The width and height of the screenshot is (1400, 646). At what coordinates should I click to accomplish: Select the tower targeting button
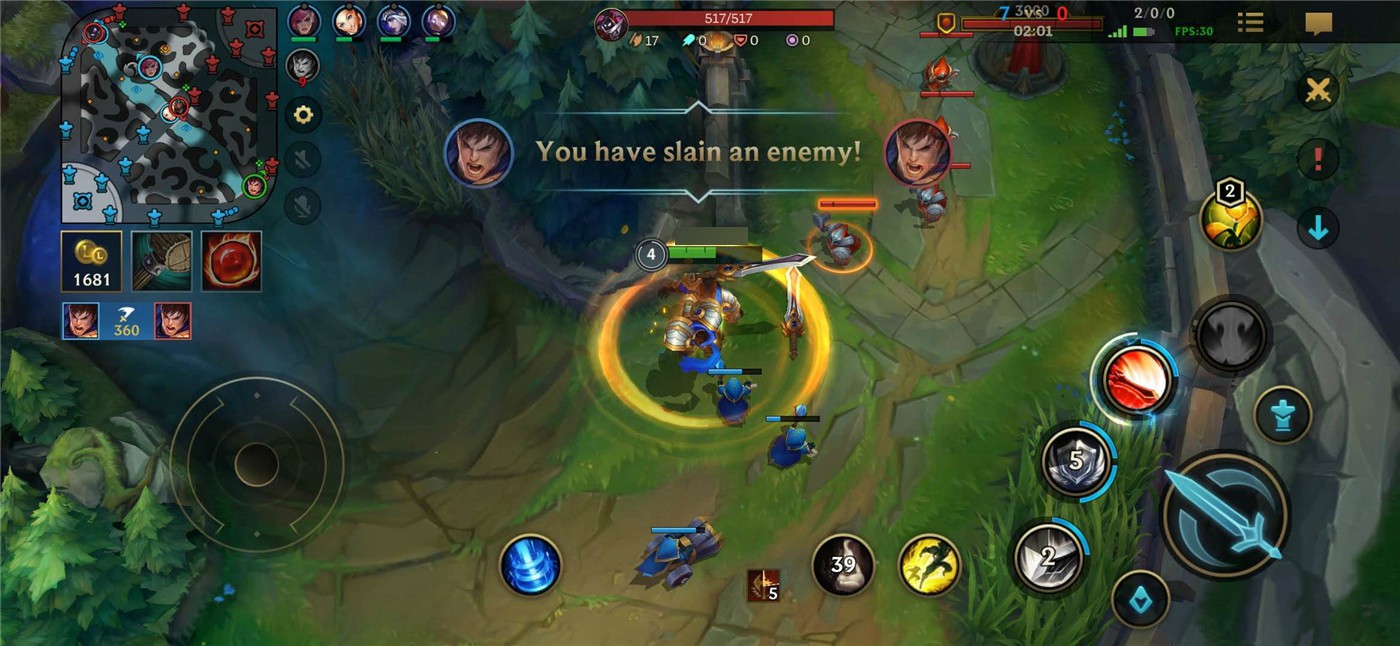(1282, 415)
